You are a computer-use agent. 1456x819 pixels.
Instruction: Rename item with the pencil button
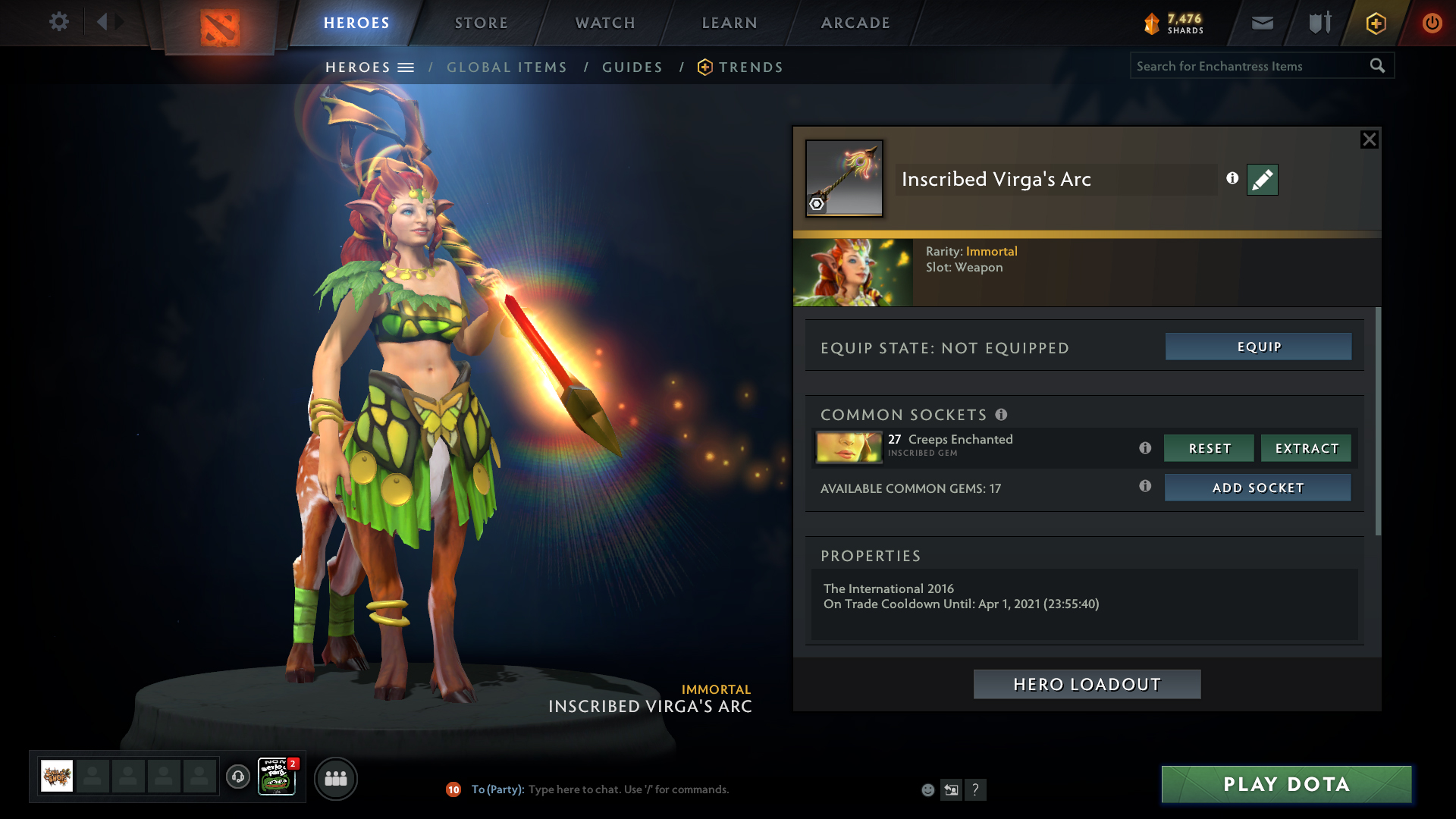(1262, 180)
